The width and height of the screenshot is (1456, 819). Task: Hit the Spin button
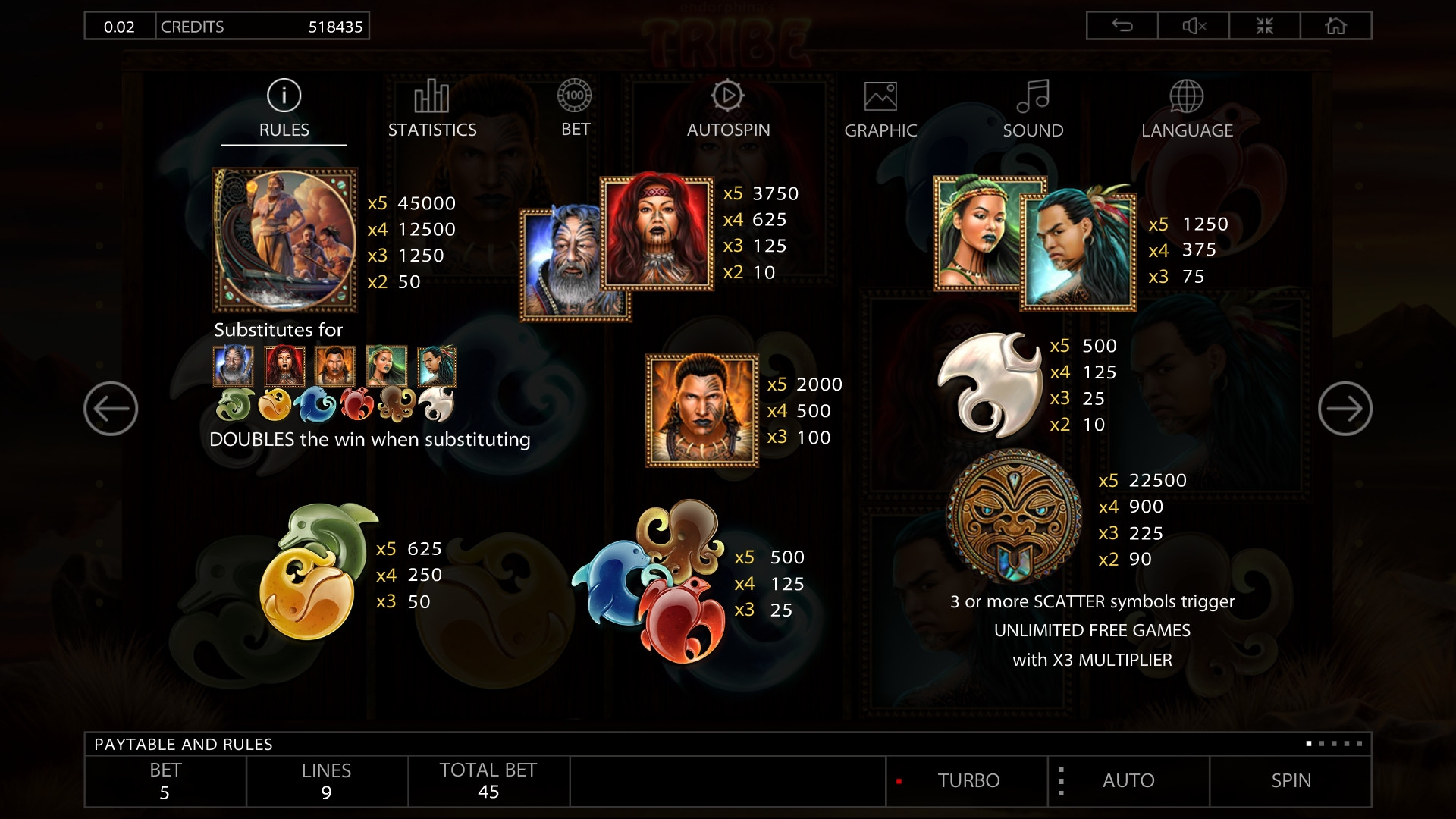pos(1291,781)
